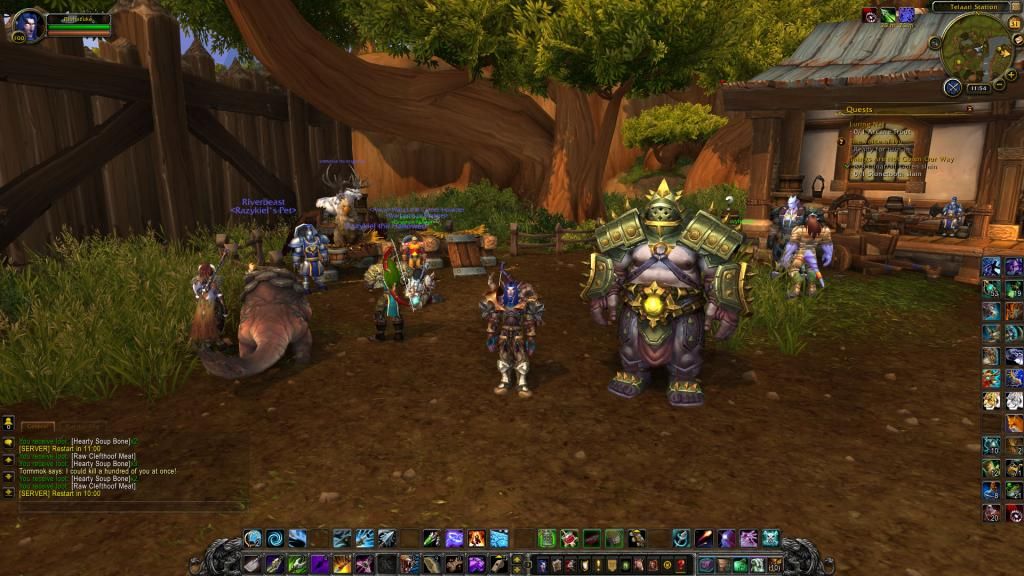The height and width of the screenshot is (576, 1024).
Task: Click the Hearty Soup Bone loot link
Action: click(x=100, y=441)
